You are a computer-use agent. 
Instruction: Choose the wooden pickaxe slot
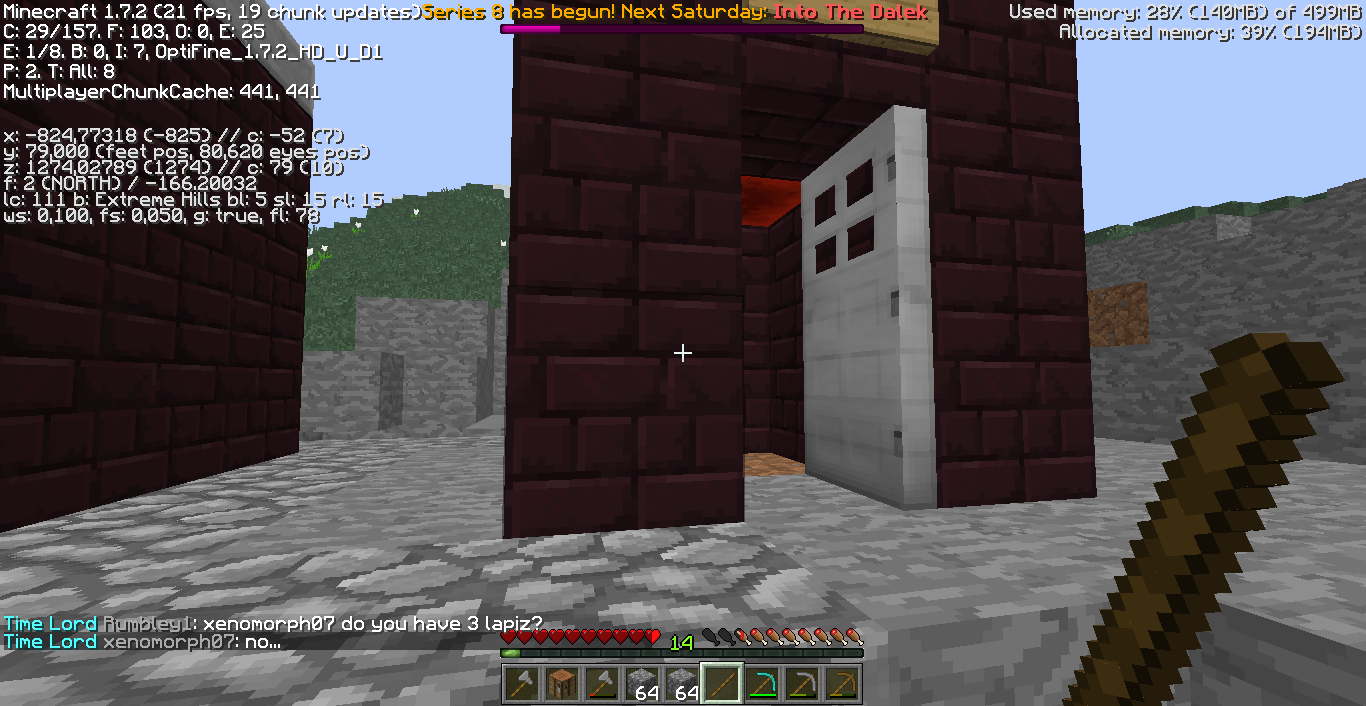[x=841, y=684]
